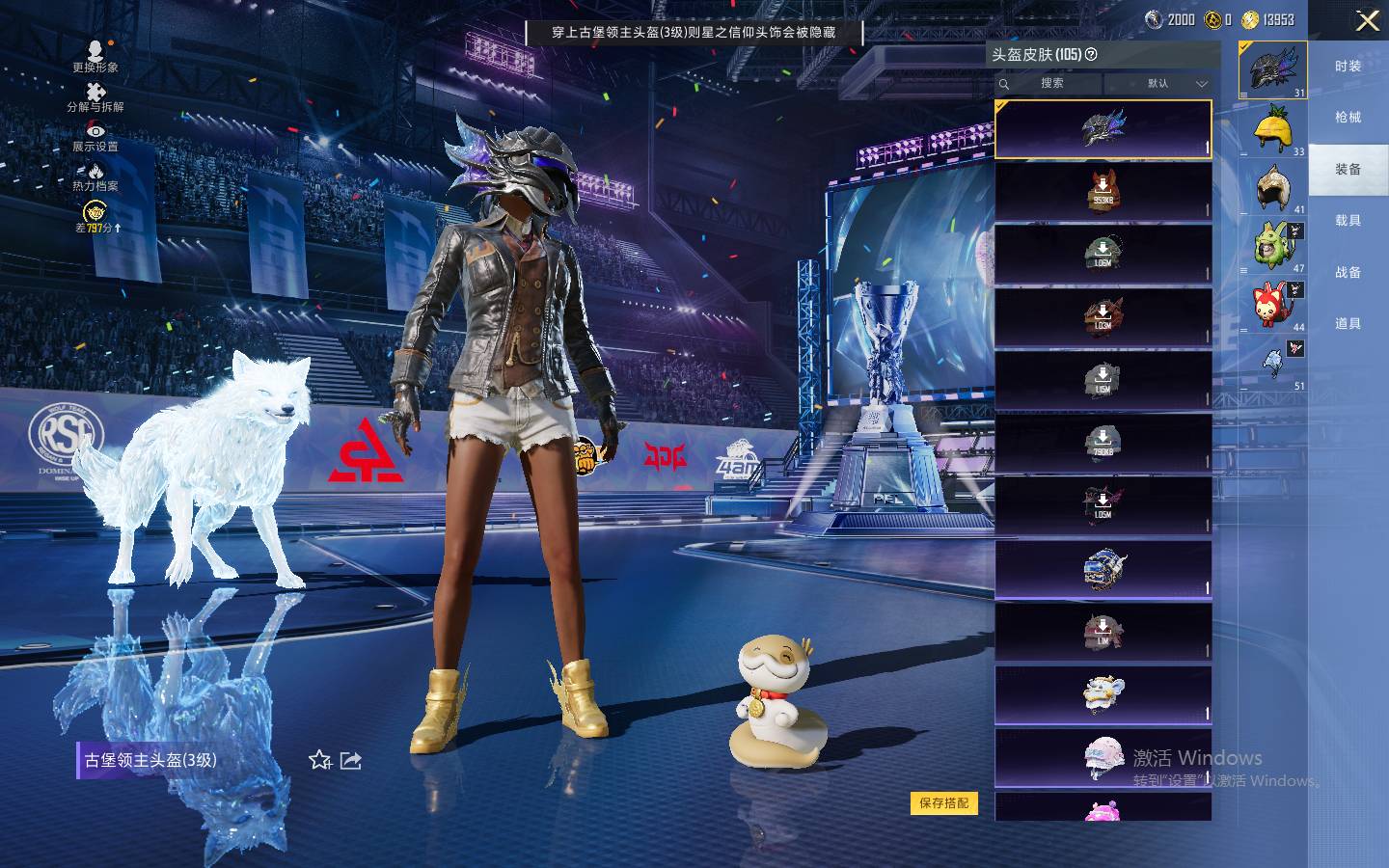Select the 载具 tab
This screenshot has width=1389, height=868.
(x=1348, y=221)
